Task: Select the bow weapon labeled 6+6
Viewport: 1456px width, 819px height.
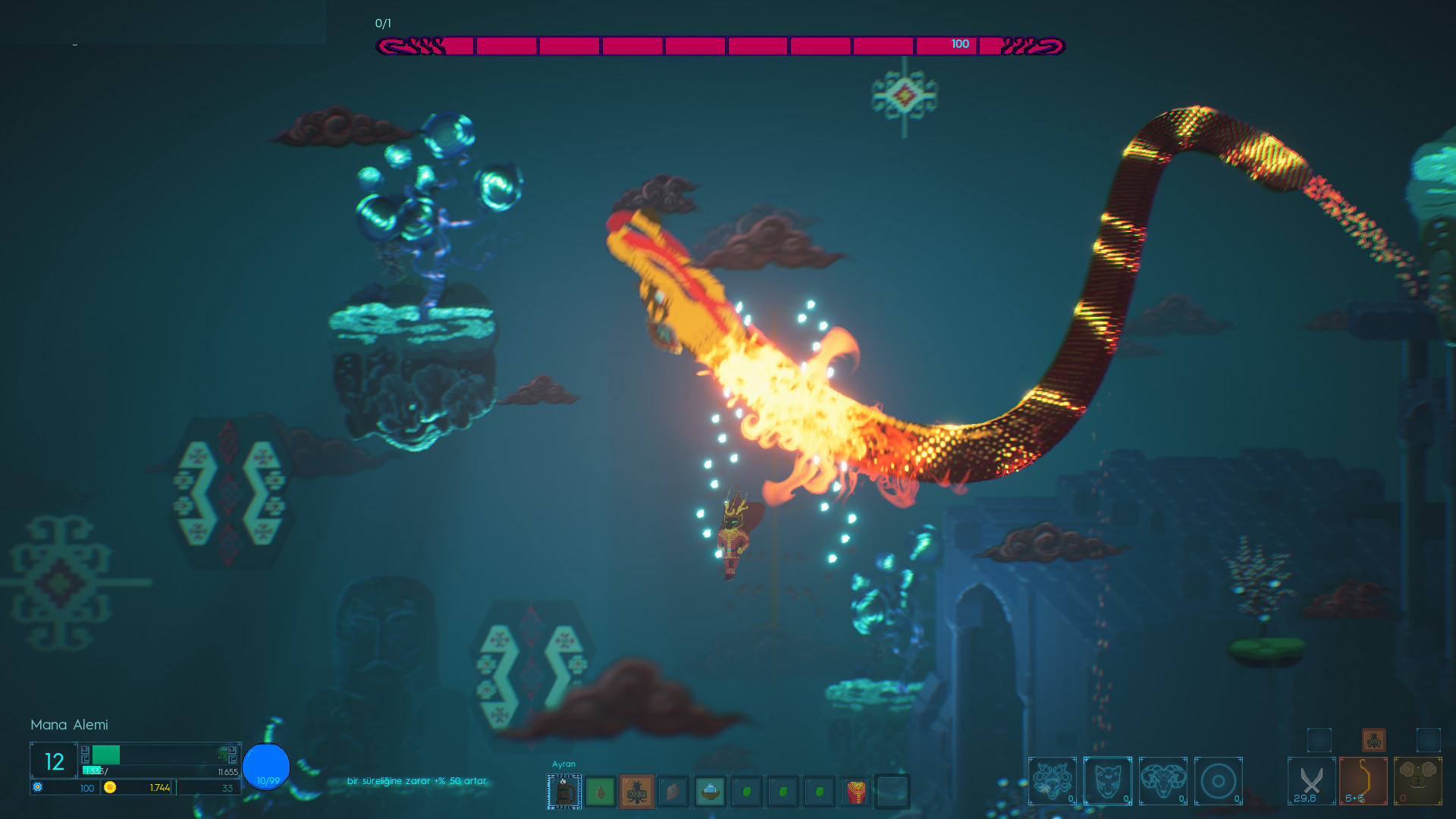Action: click(x=1362, y=780)
